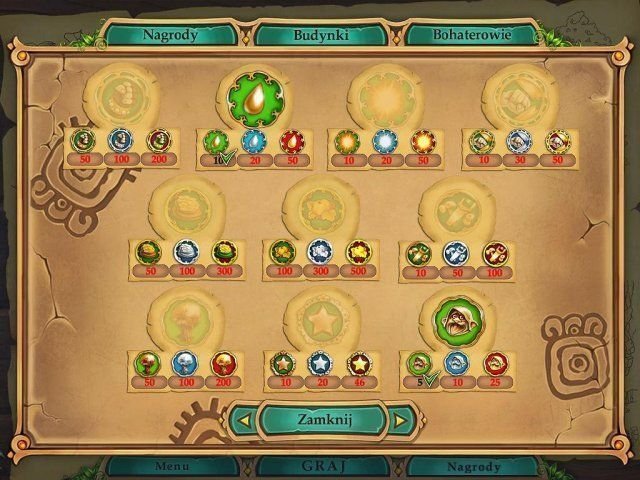This screenshot has width=640, height=480.
Task: Select the Bohaterowie tab
Action: (x=472, y=33)
